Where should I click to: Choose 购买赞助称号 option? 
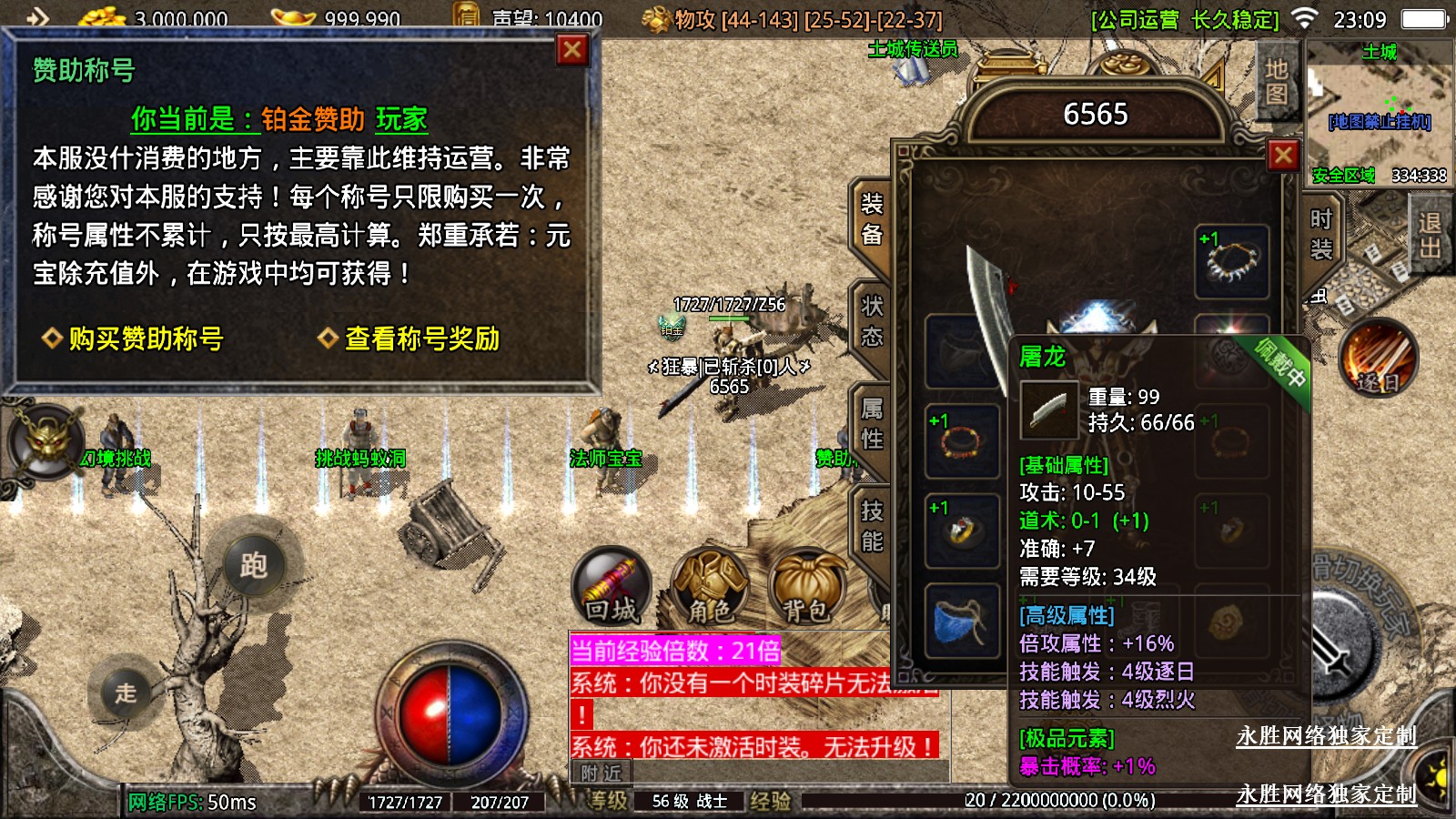[x=134, y=339]
